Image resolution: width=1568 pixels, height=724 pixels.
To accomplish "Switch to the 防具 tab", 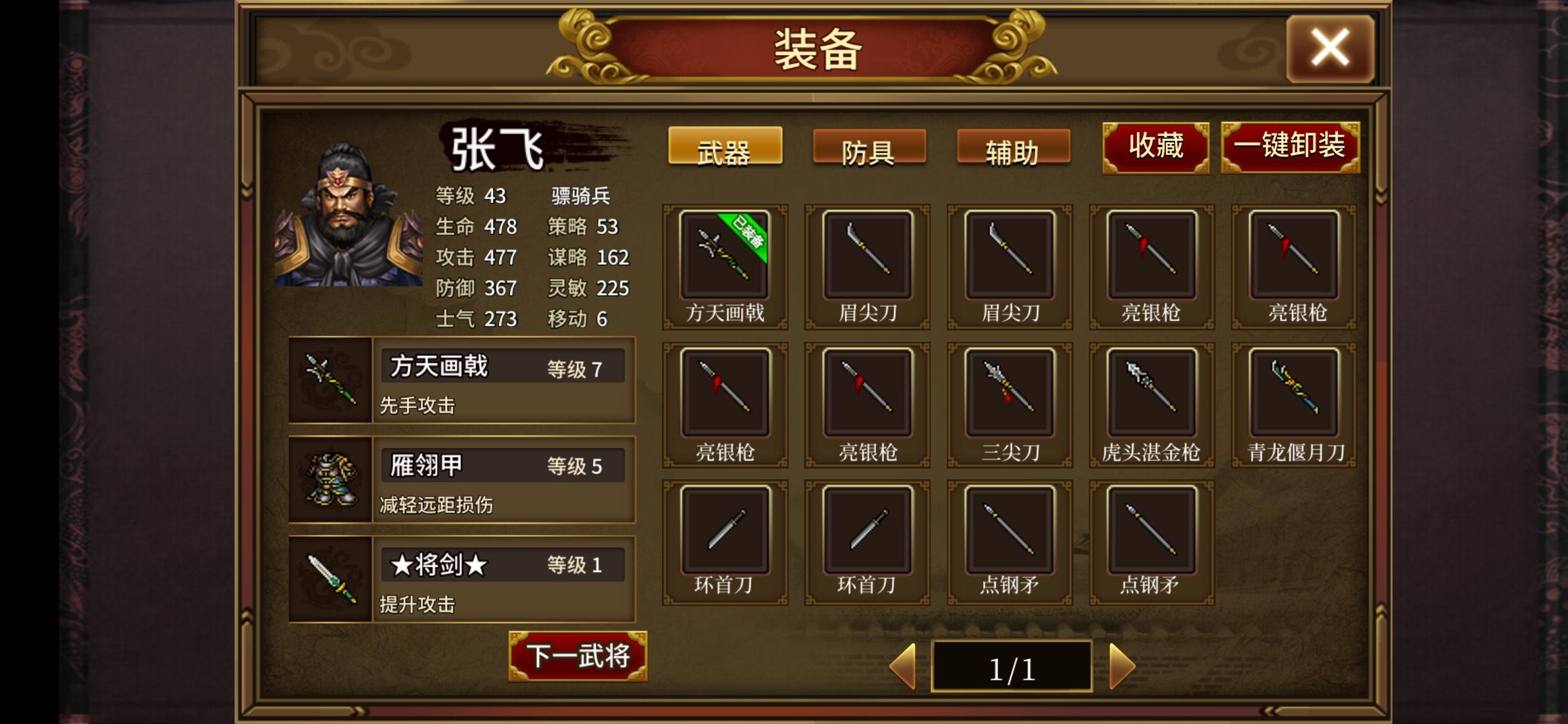I will pos(867,149).
